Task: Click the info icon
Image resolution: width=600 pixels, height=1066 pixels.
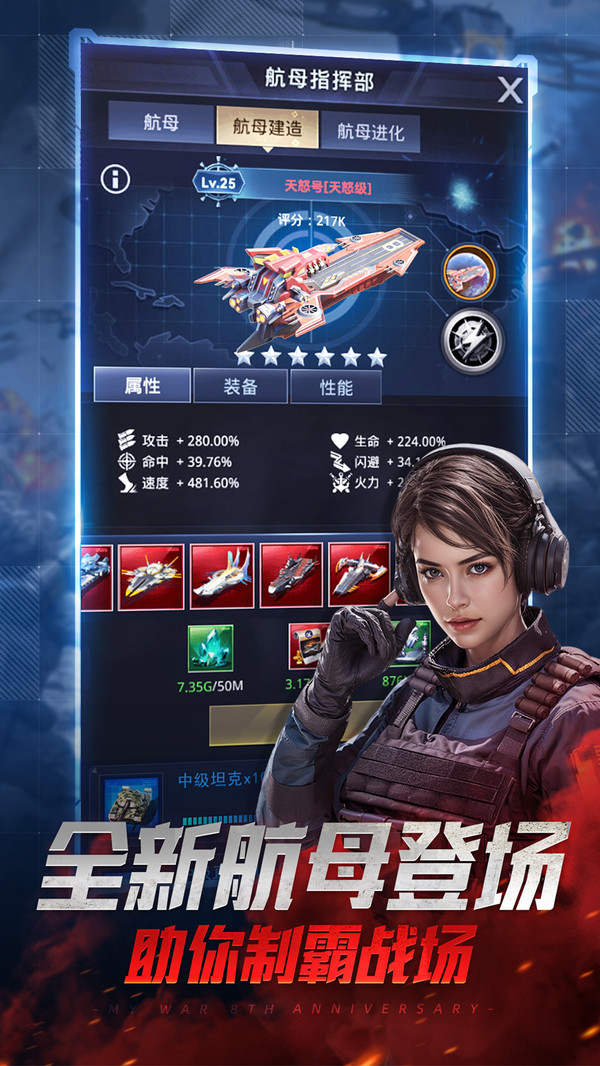Action: point(116,180)
